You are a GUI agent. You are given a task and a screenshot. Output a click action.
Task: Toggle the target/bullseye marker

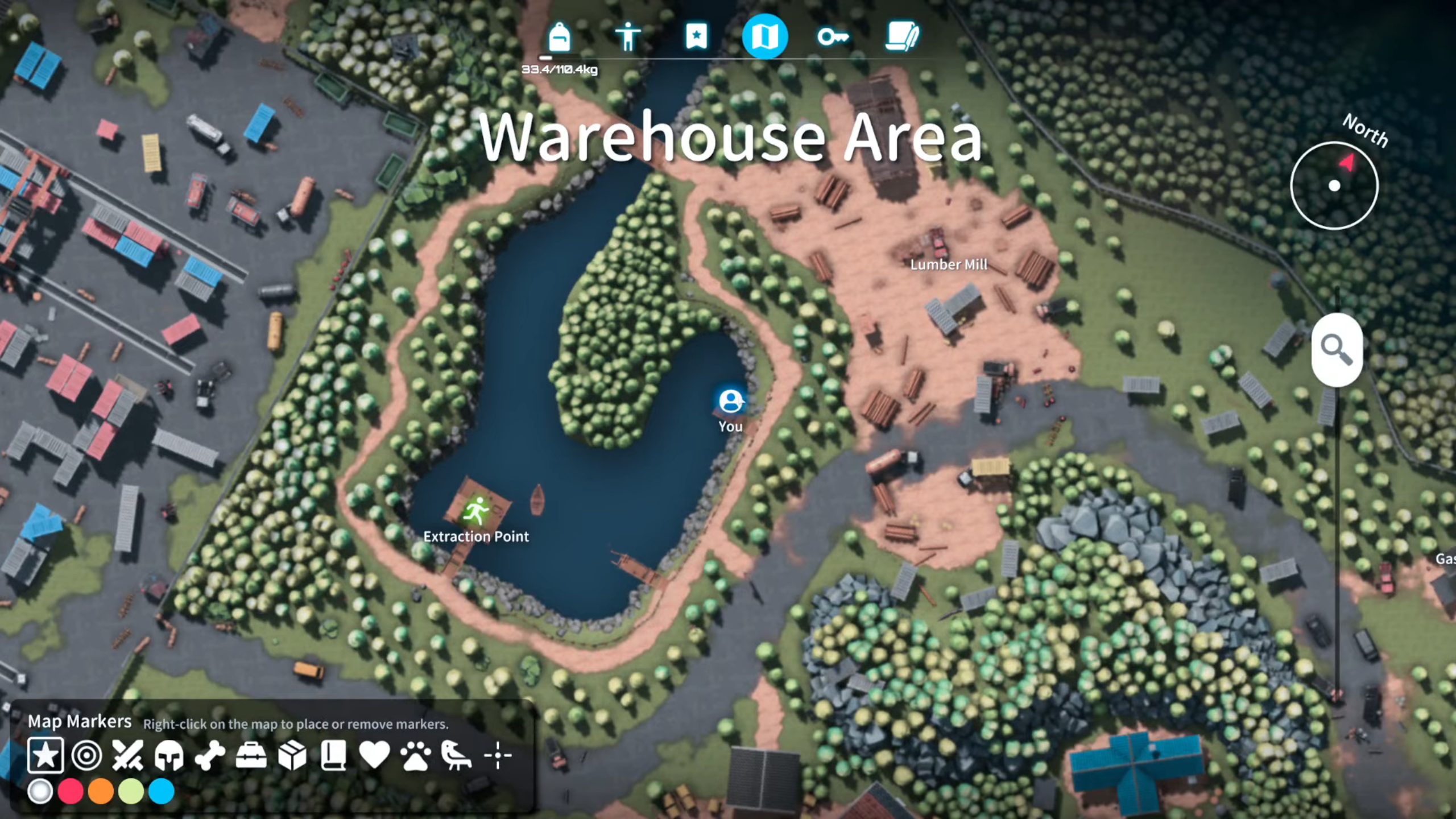[86, 757]
